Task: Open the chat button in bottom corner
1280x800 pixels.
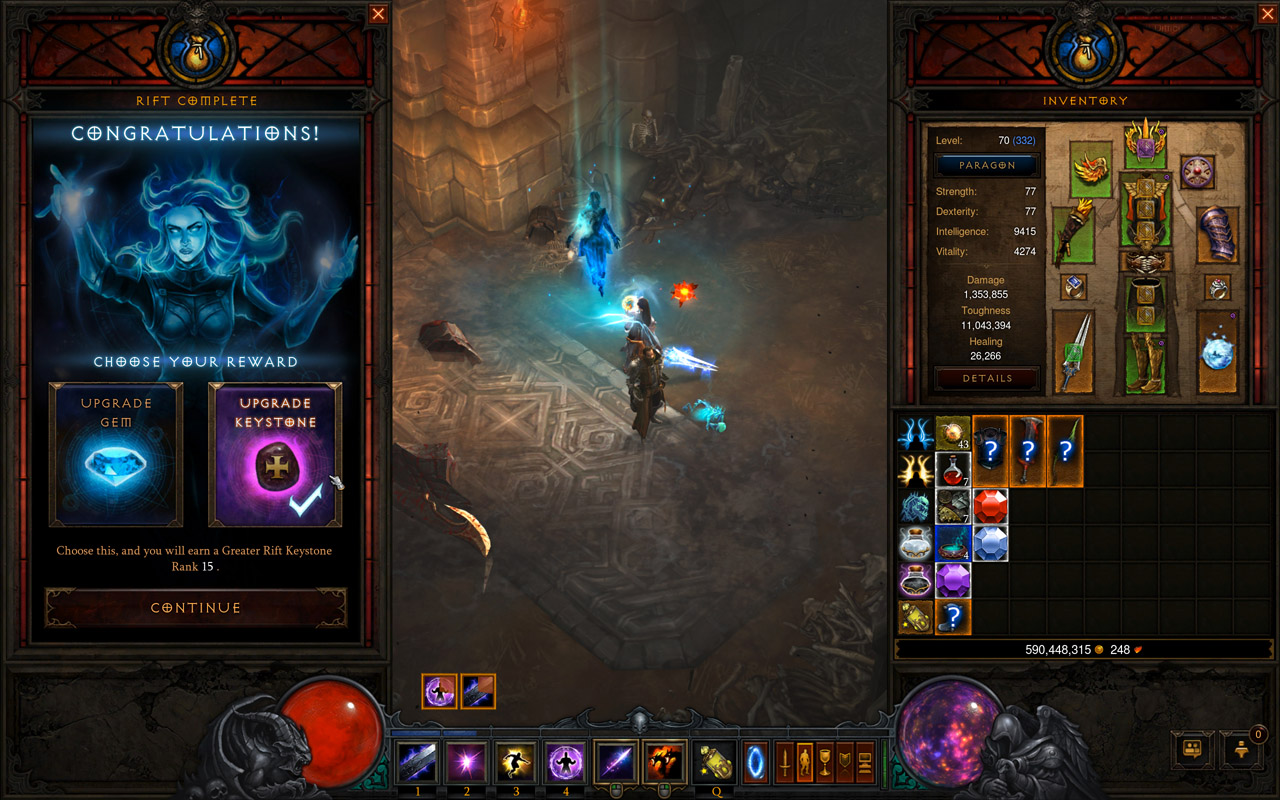Action: (1192, 748)
